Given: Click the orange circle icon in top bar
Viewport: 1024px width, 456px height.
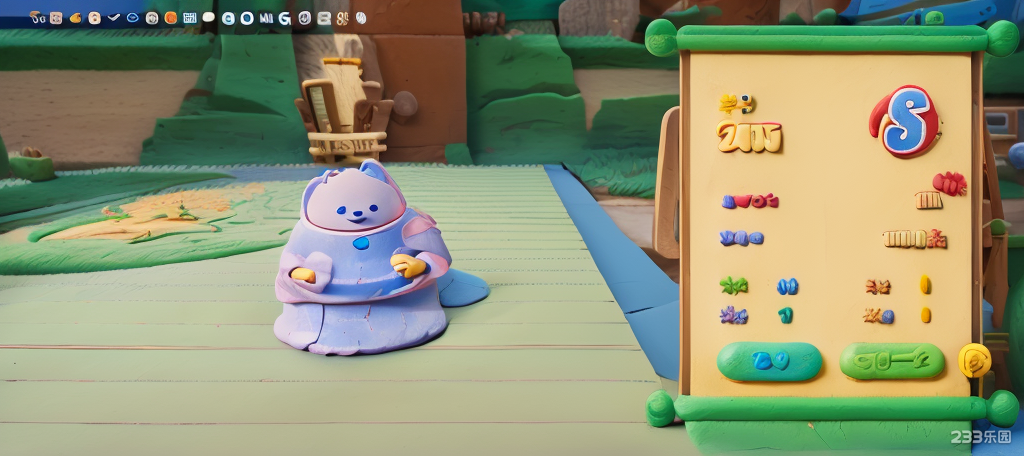Looking at the screenshot, I should tap(170, 18).
